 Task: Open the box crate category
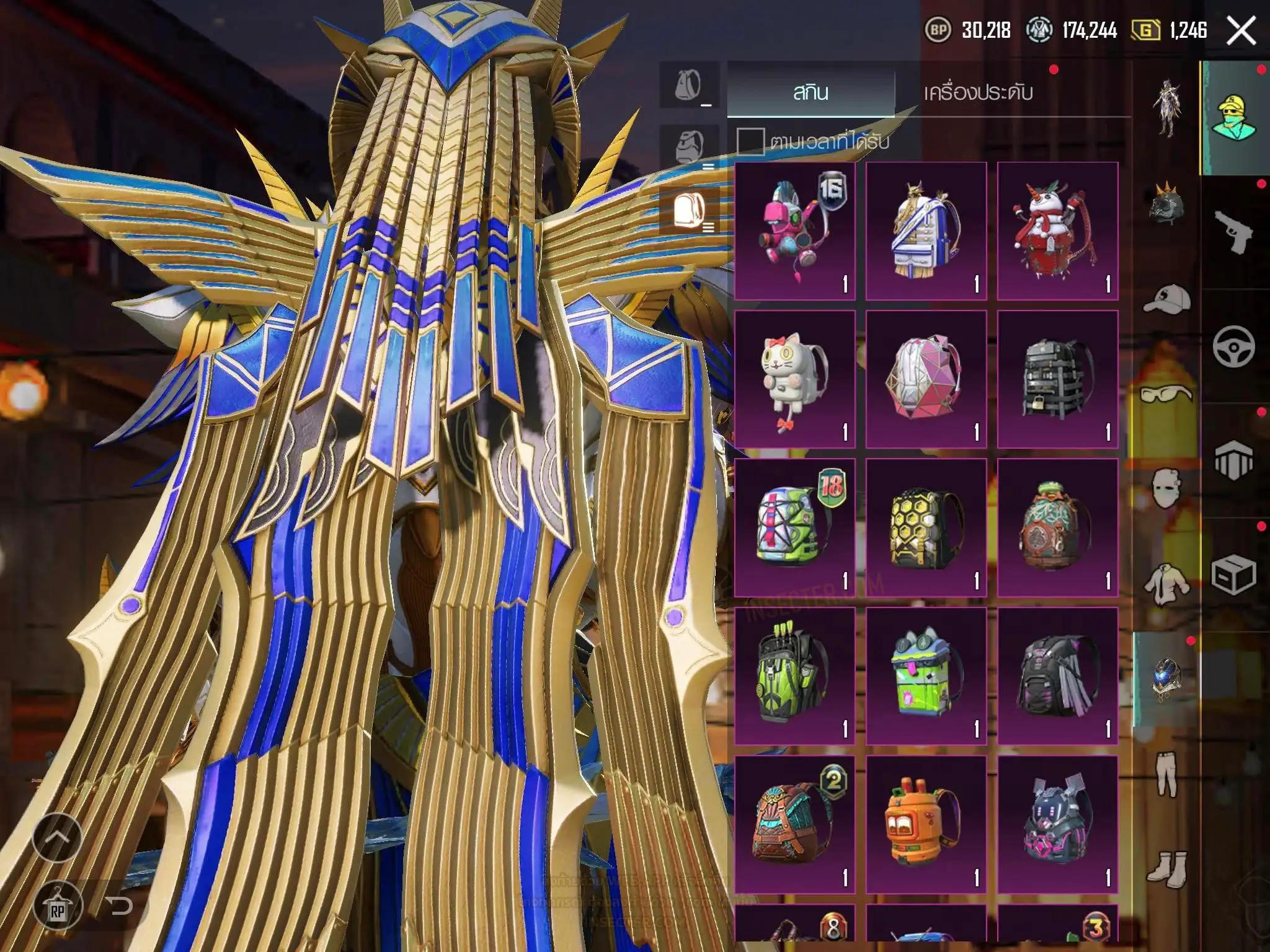[x=1233, y=575]
